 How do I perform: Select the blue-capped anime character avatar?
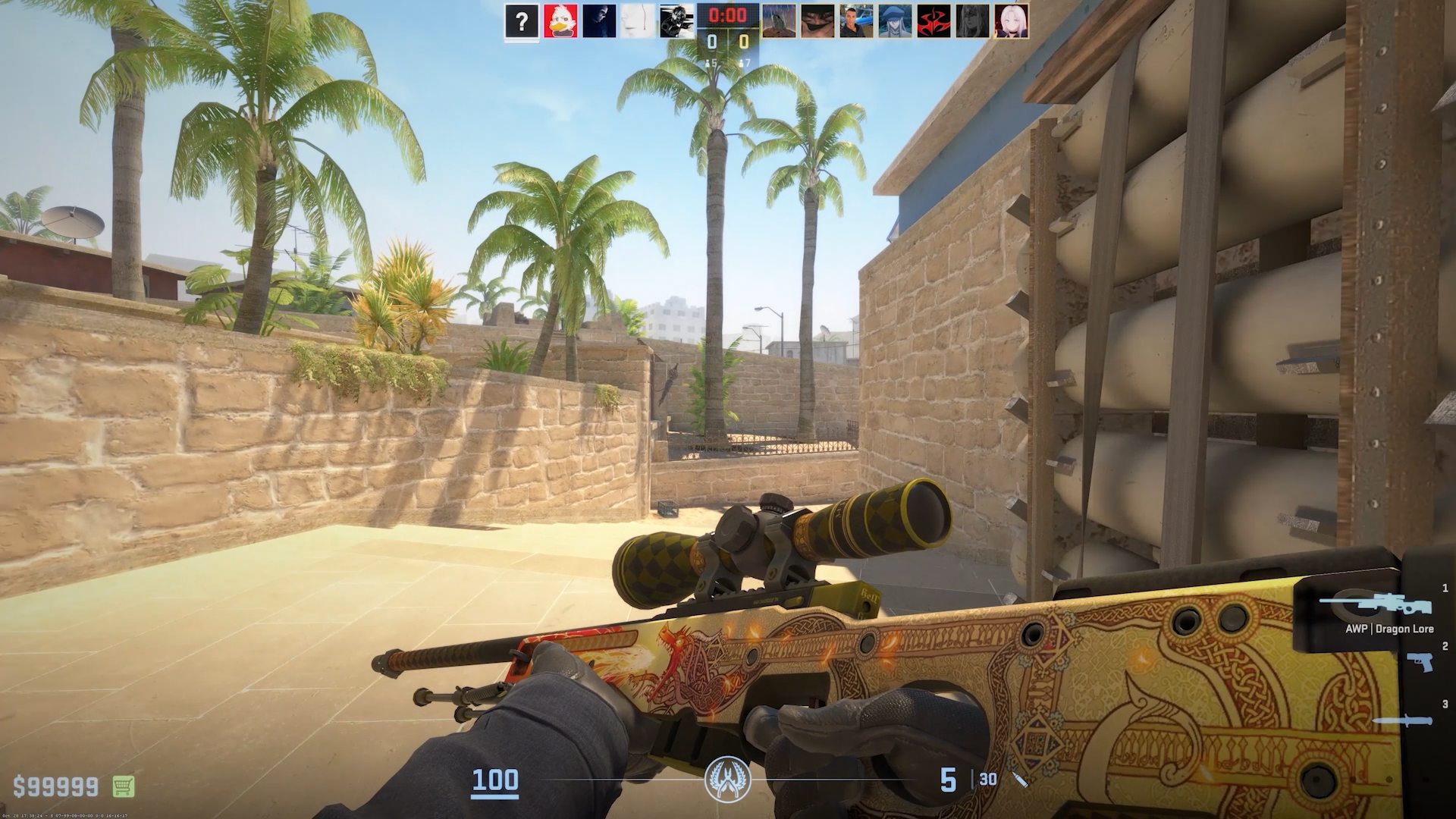pos(895,21)
